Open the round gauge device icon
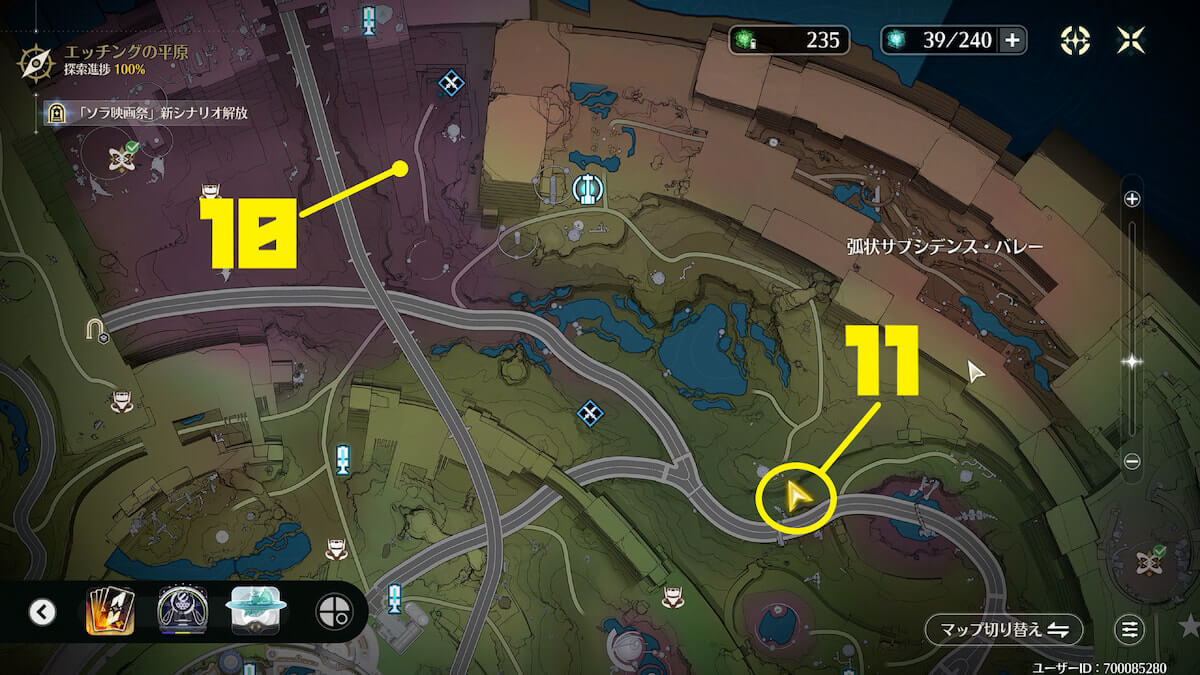1200x675 pixels. [x=183, y=611]
